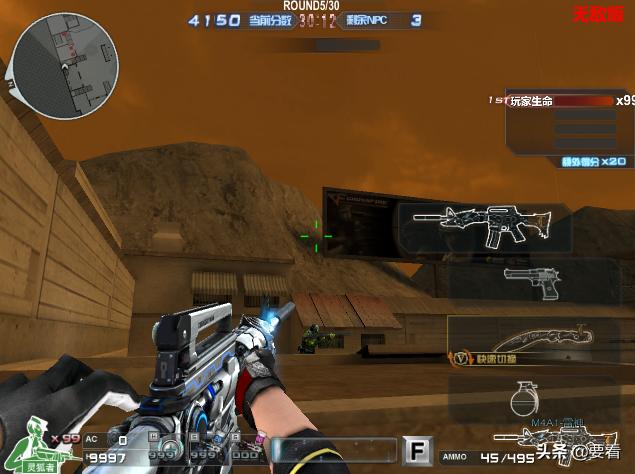Click the circular minimap radar
635x474 pixels.
pyautogui.click(x=65, y=65)
